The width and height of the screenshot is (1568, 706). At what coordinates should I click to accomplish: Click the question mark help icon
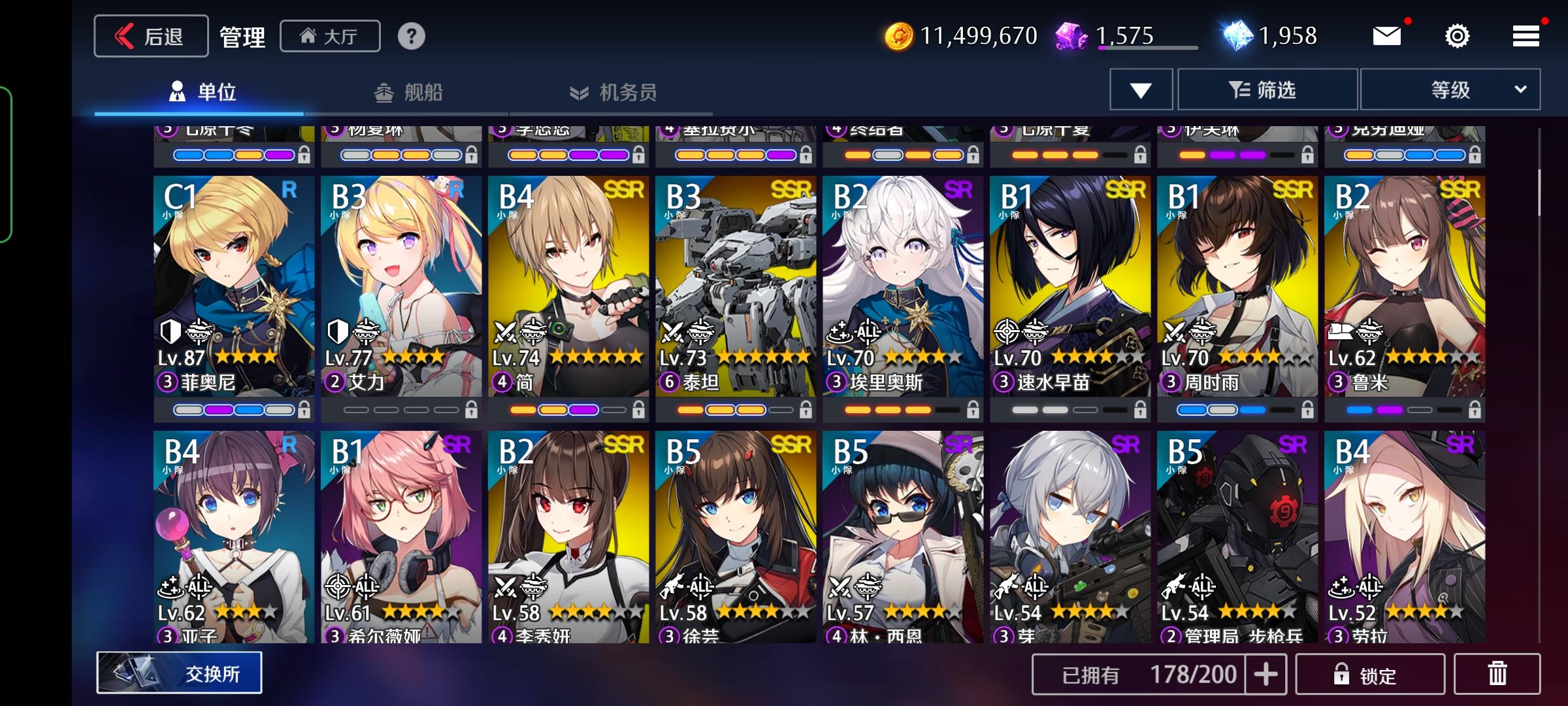point(411,37)
